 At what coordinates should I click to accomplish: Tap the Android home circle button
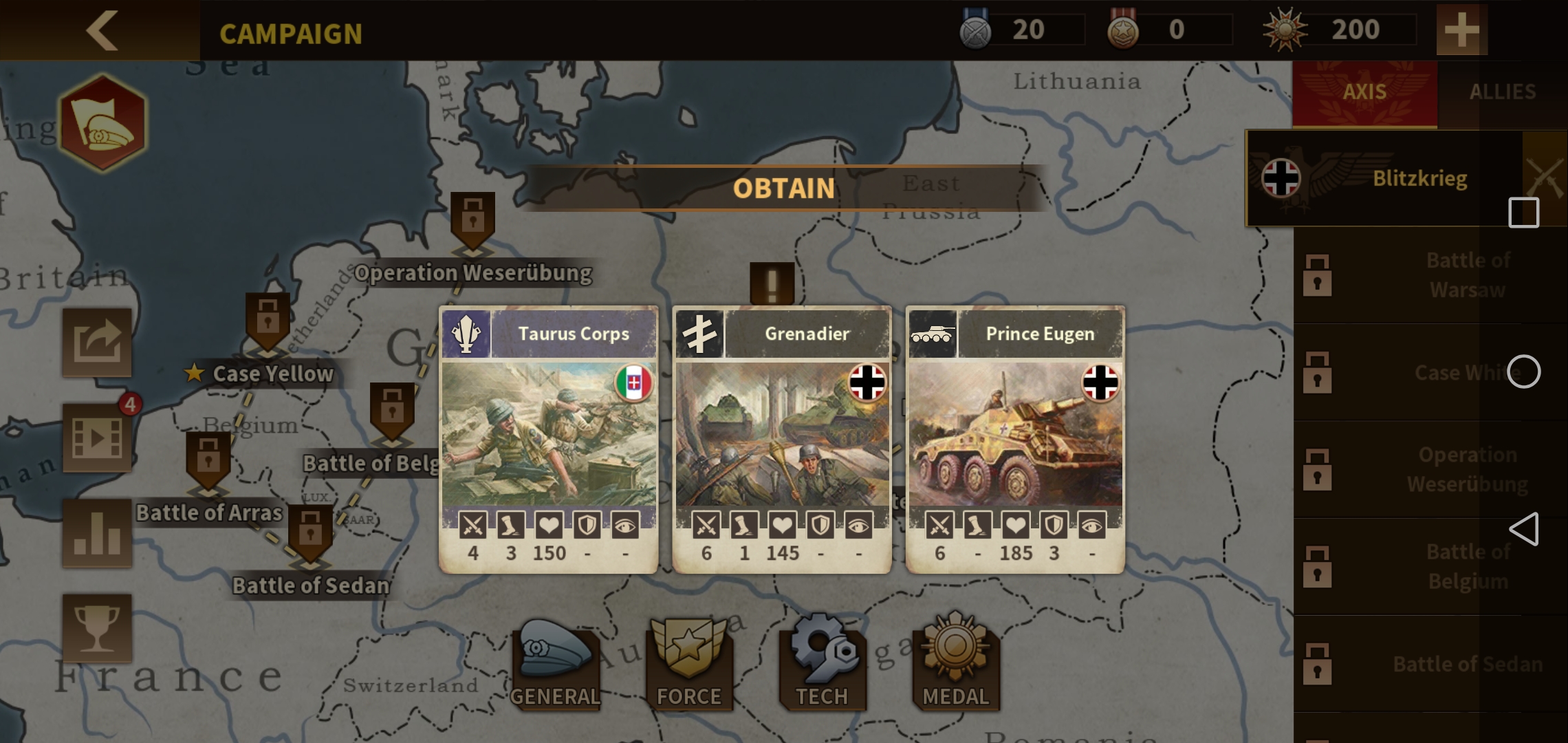point(1523,372)
